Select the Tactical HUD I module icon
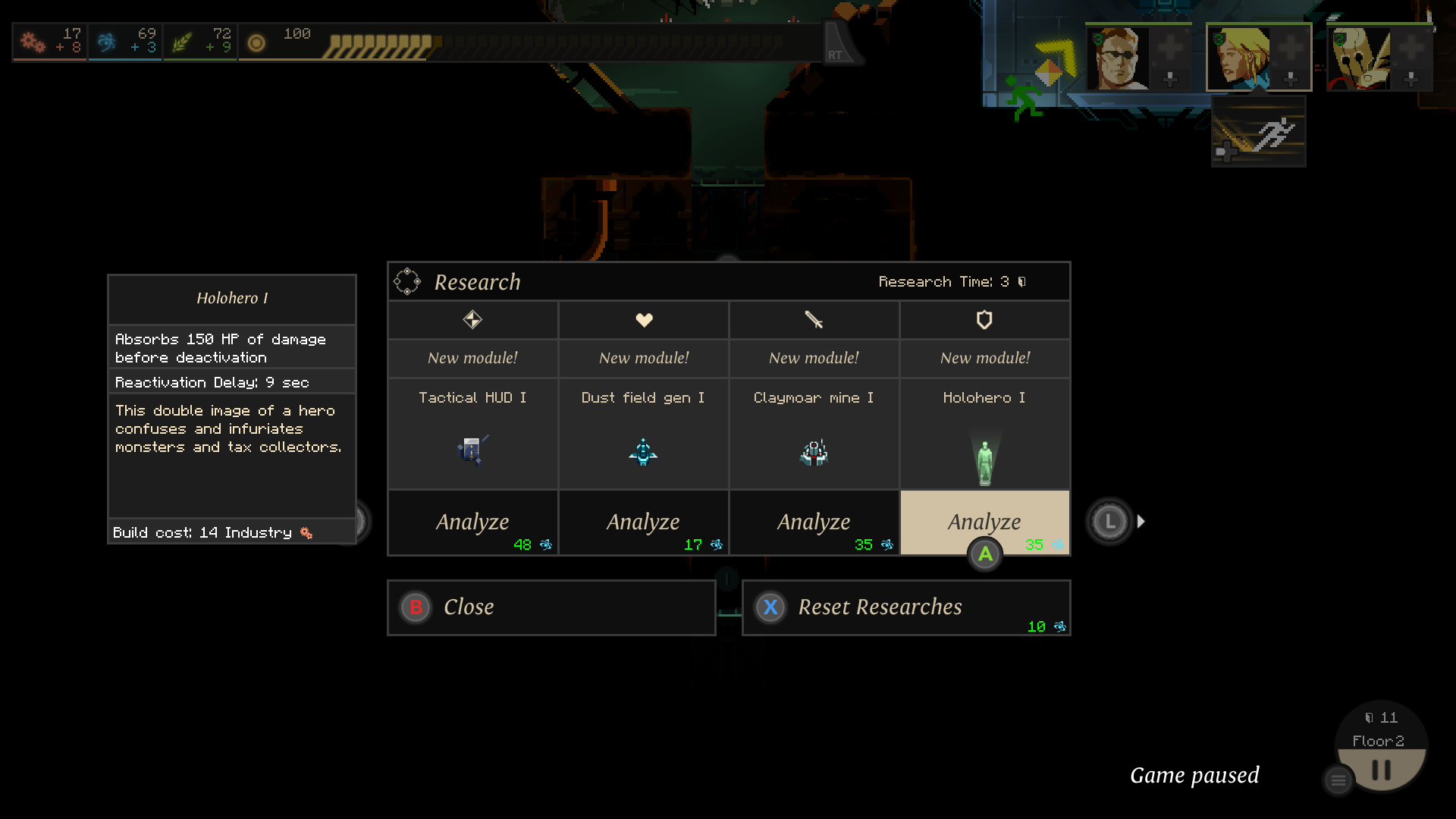The image size is (1456, 819). click(472, 451)
